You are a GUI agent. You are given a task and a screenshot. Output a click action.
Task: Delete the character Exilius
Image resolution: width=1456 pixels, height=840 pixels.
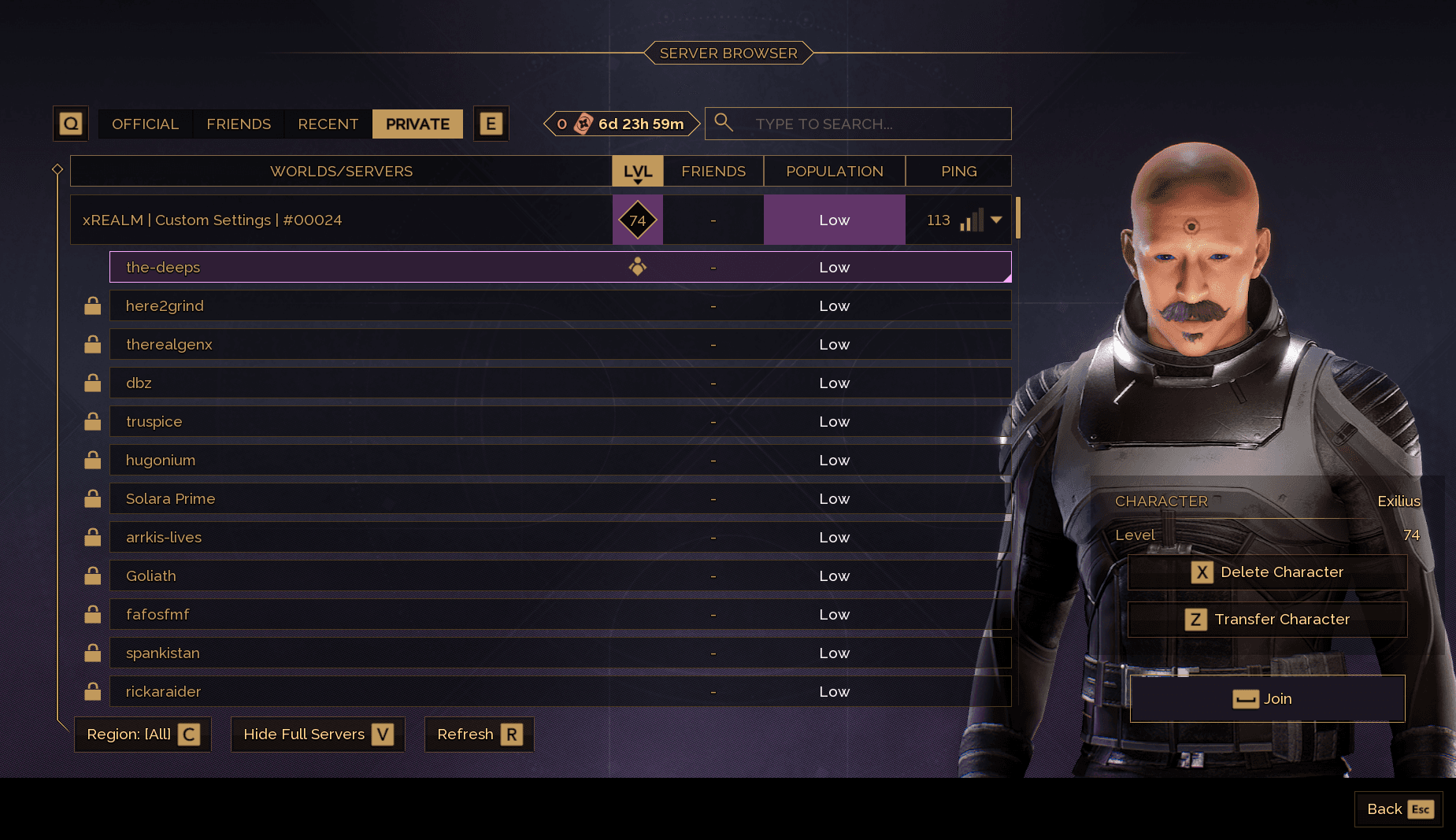click(x=1267, y=572)
